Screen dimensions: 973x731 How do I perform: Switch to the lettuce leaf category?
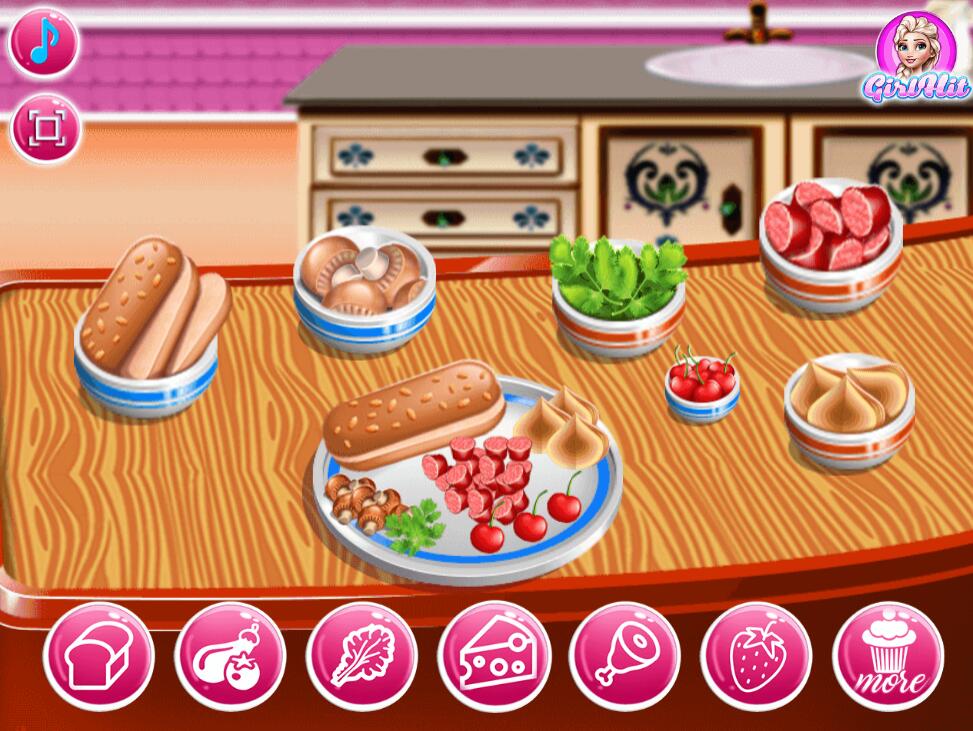click(x=361, y=655)
